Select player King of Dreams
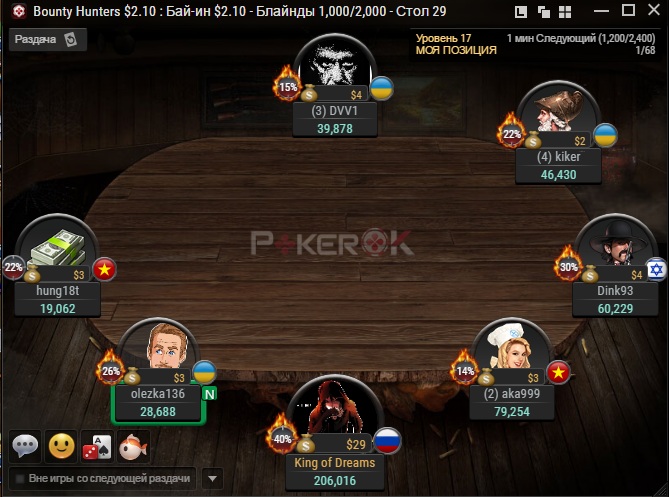The width and height of the screenshot is (669, 497). point(335,463)
